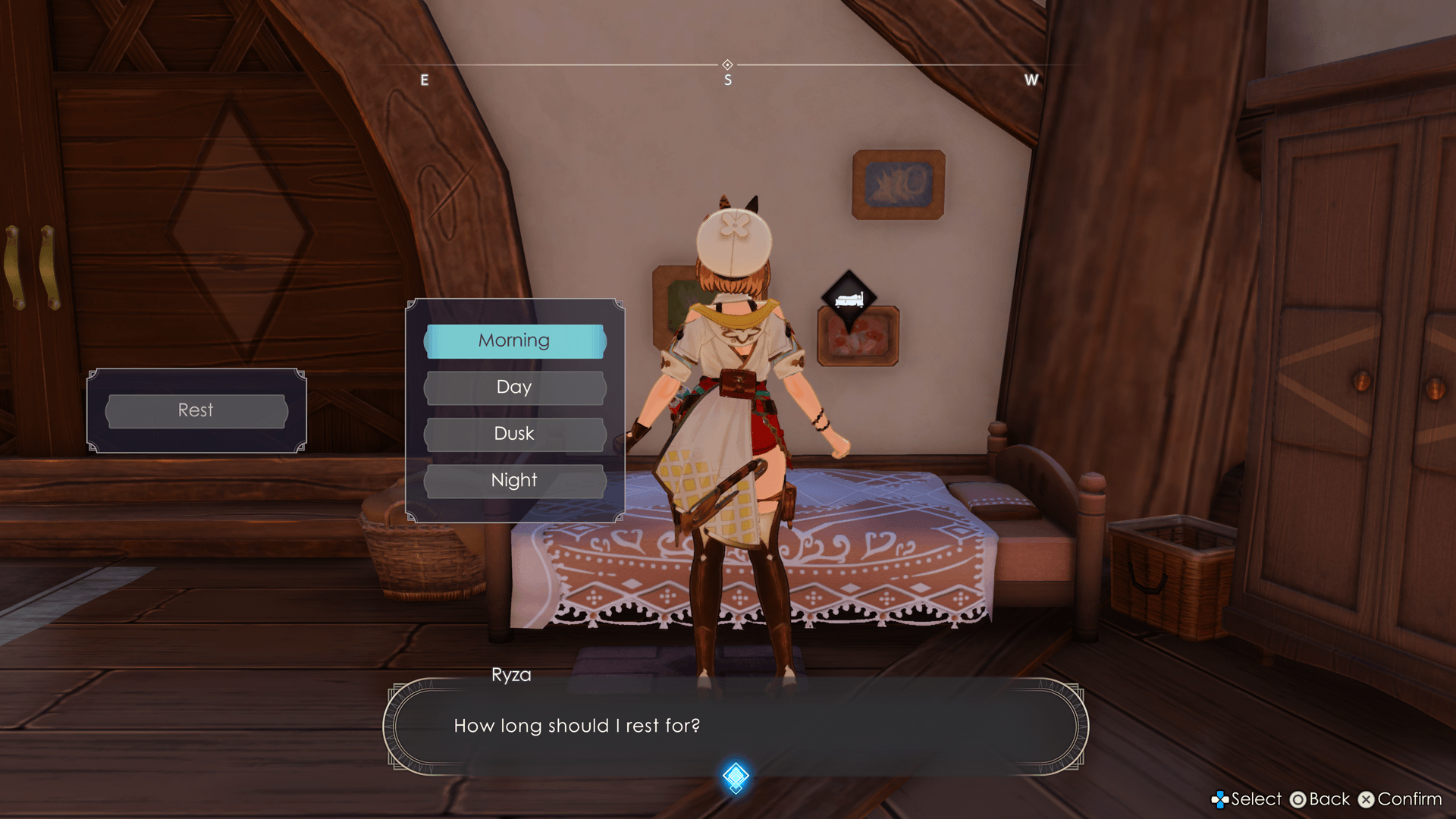Select the Day rest option

[x=515, y=388]
